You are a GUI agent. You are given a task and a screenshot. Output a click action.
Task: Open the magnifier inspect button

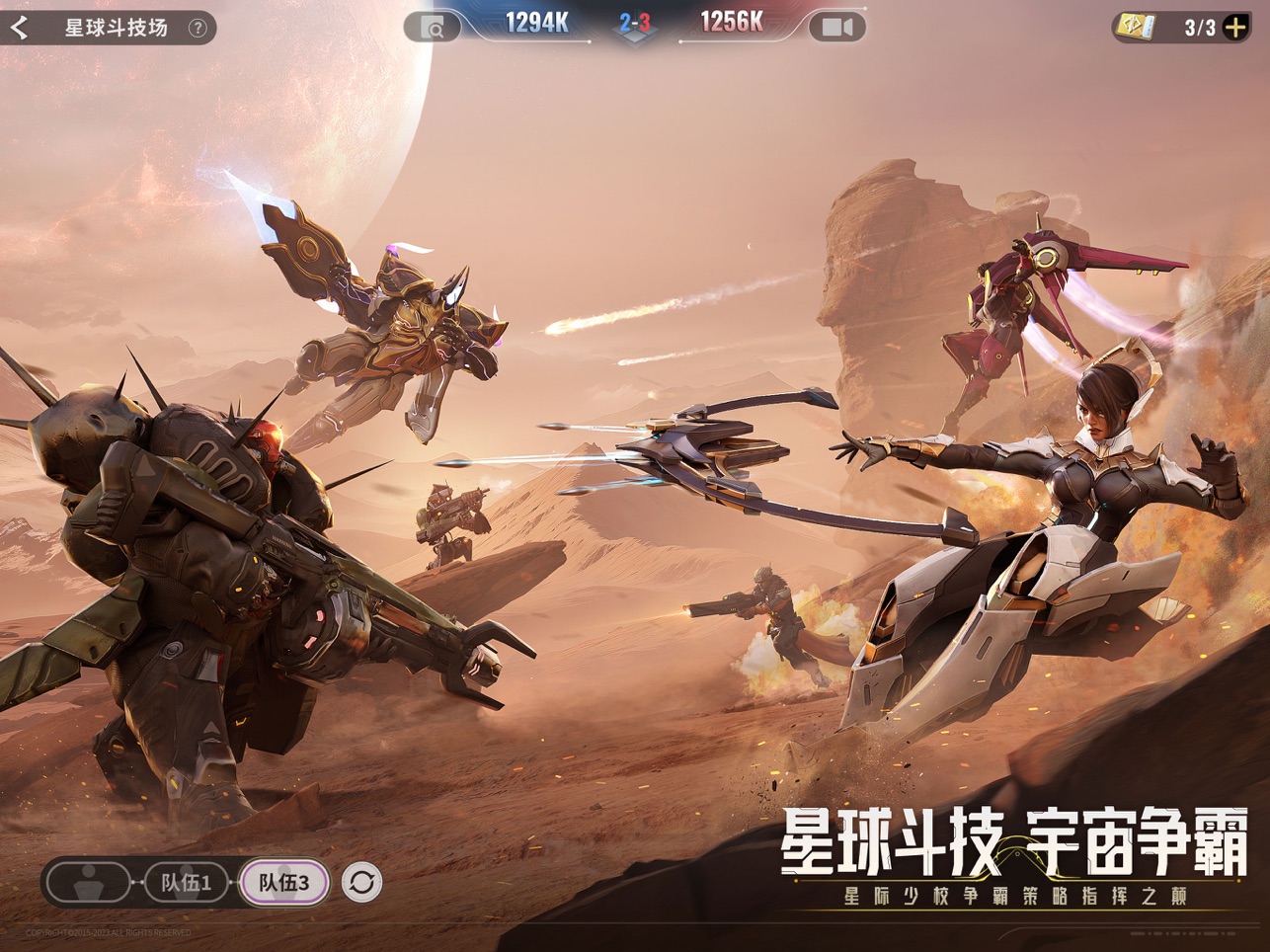434,28
